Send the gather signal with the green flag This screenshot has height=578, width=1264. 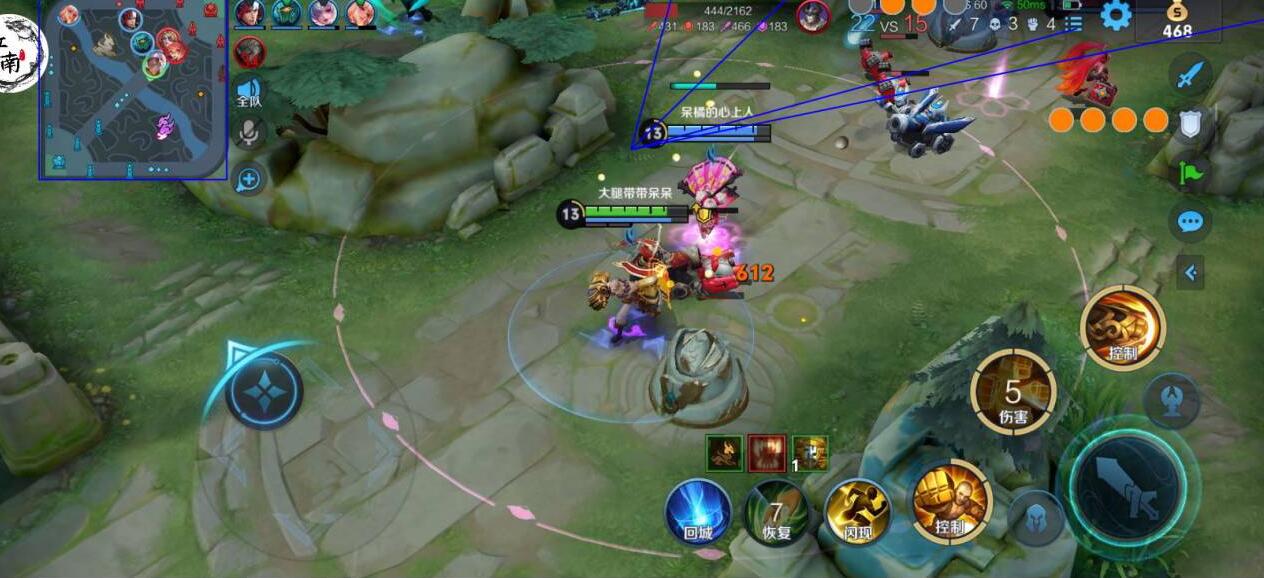click(1190, 172)
